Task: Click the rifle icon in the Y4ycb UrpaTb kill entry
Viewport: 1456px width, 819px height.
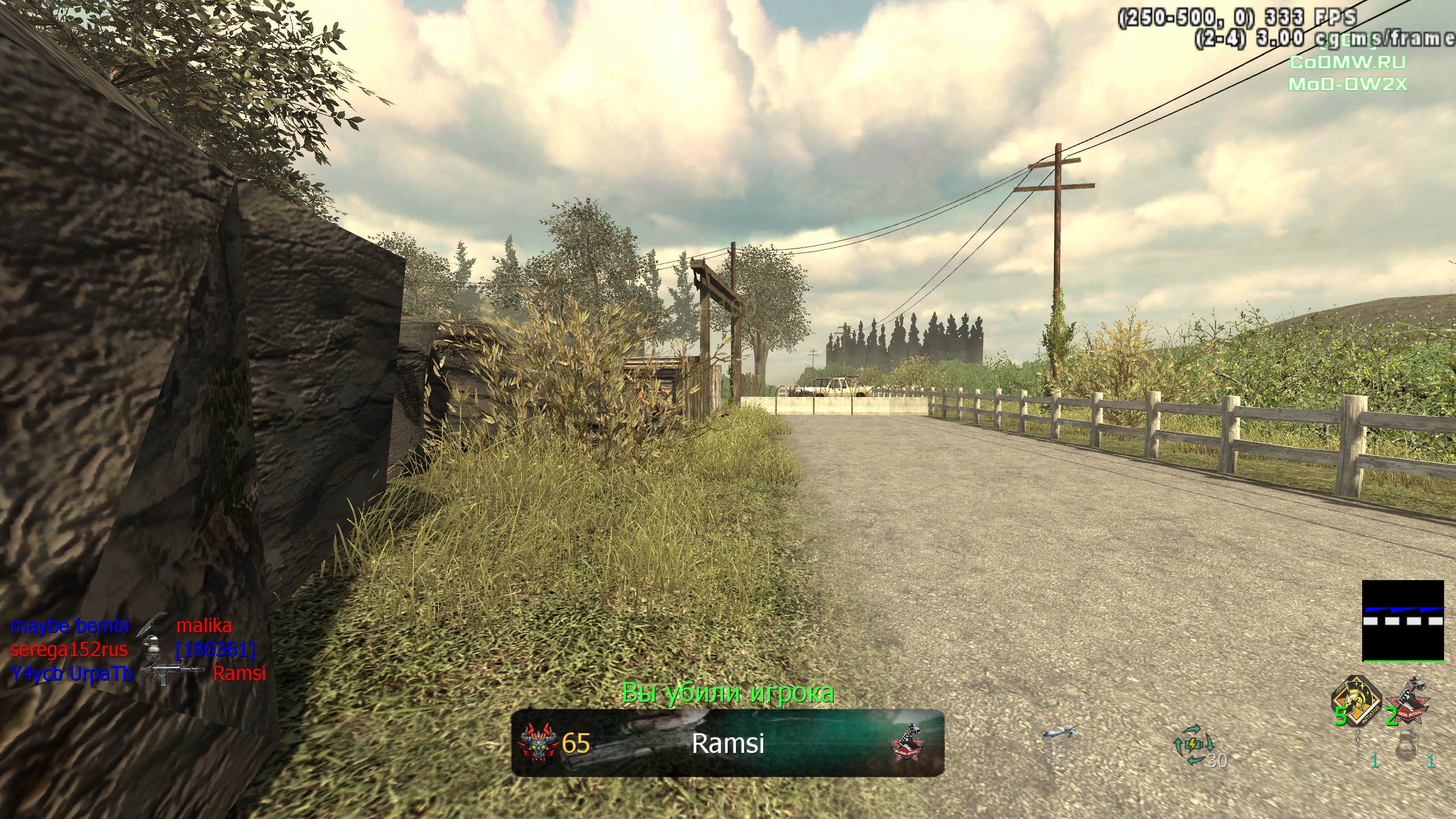Action: (x=171, y=674)
